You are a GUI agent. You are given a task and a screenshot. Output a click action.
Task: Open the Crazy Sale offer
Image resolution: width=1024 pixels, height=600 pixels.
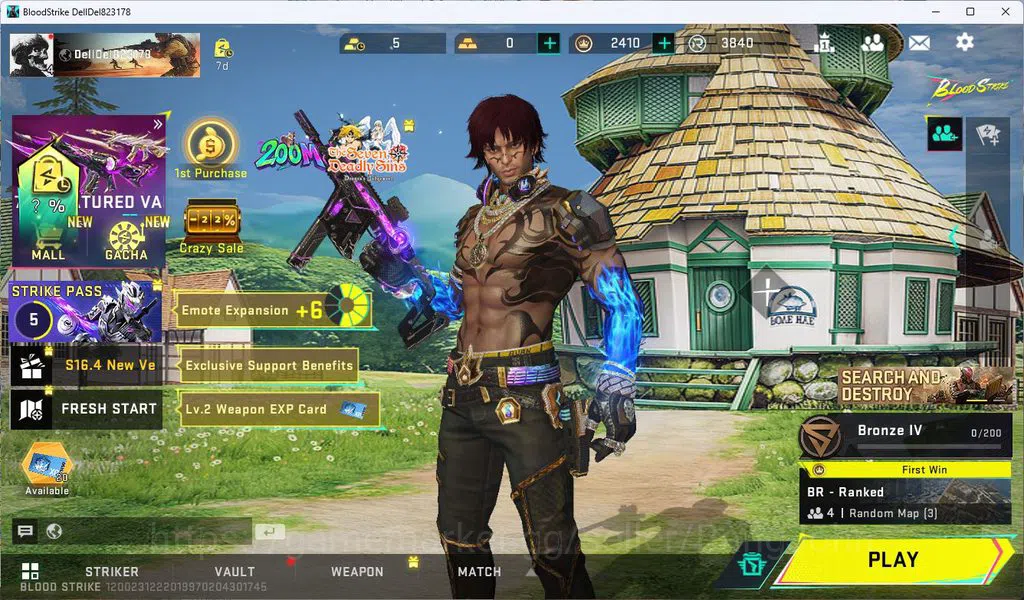coord(210,227)
